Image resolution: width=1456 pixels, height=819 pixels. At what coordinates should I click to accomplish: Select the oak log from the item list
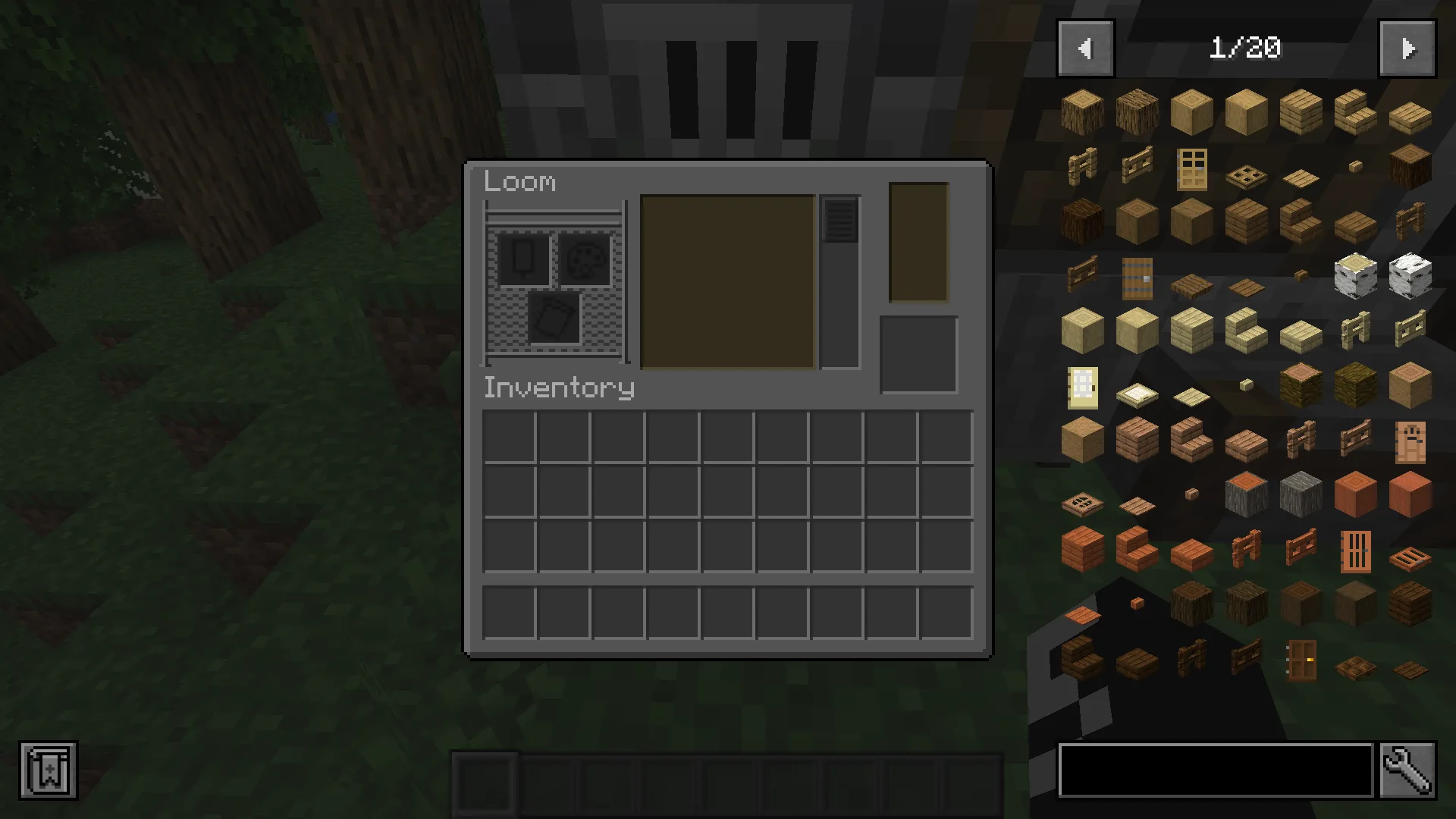pos(1081,110)
